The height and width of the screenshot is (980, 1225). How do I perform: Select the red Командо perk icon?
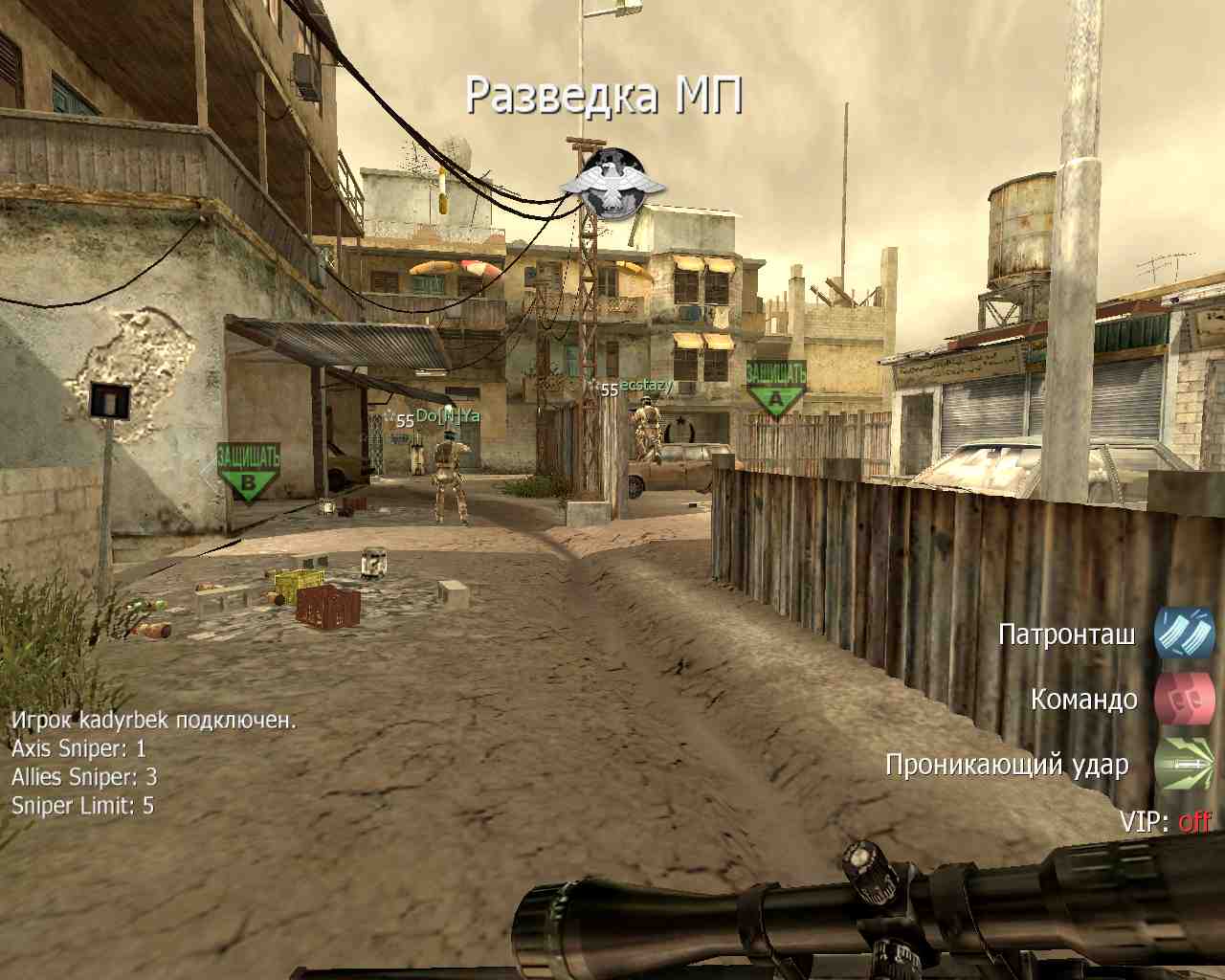click(1184, 699)
